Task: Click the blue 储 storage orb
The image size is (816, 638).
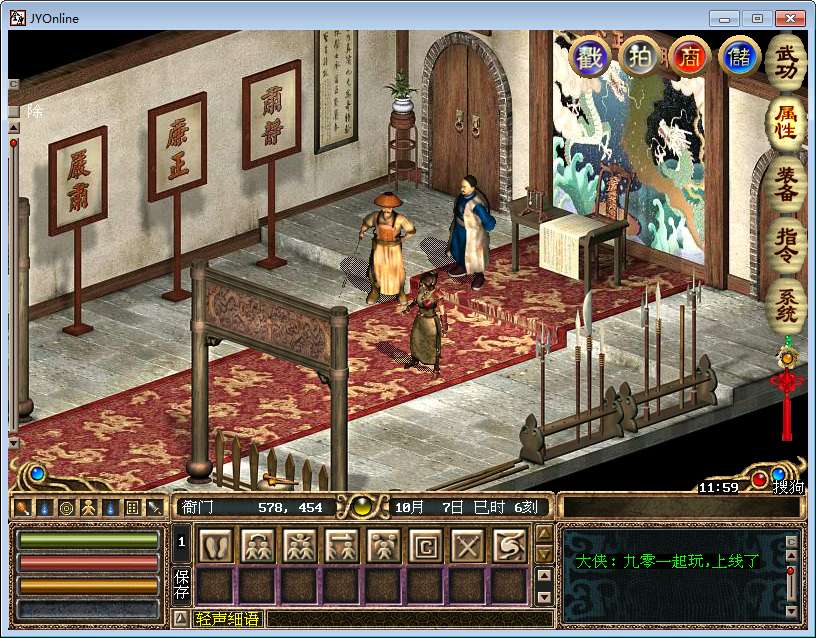Action: [740, 56]
